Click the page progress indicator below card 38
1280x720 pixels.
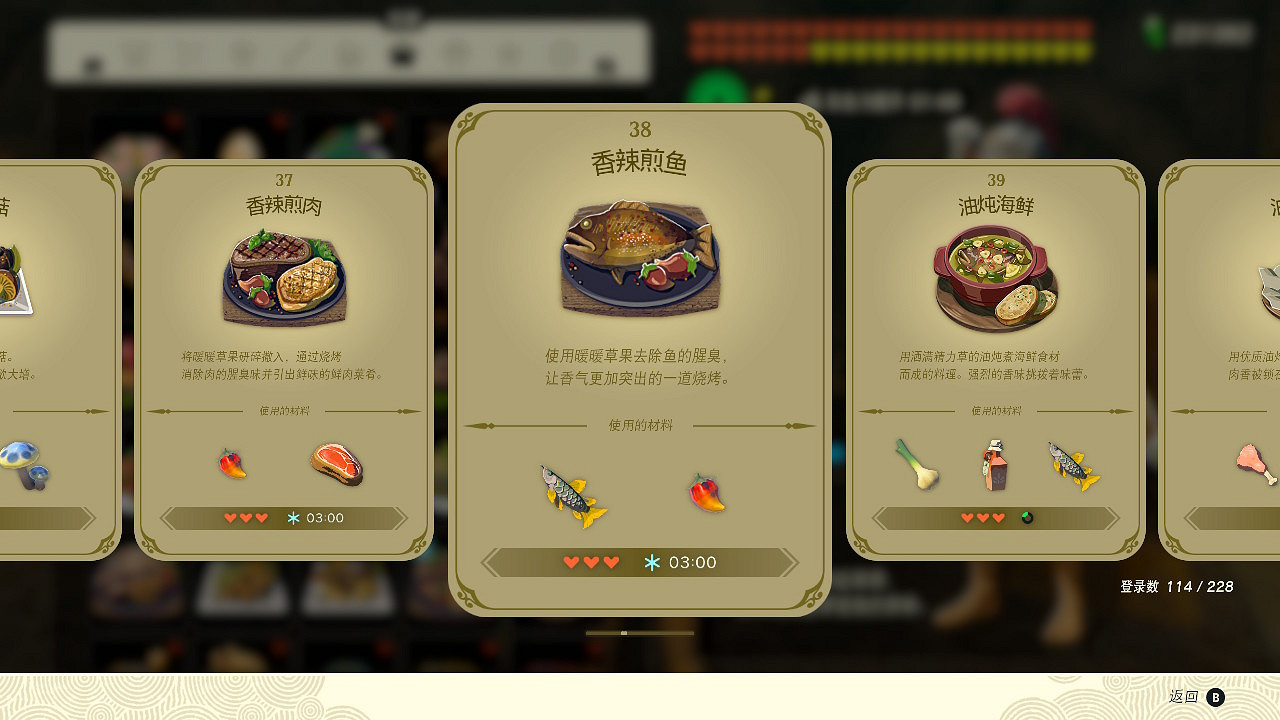pos(625,632)
